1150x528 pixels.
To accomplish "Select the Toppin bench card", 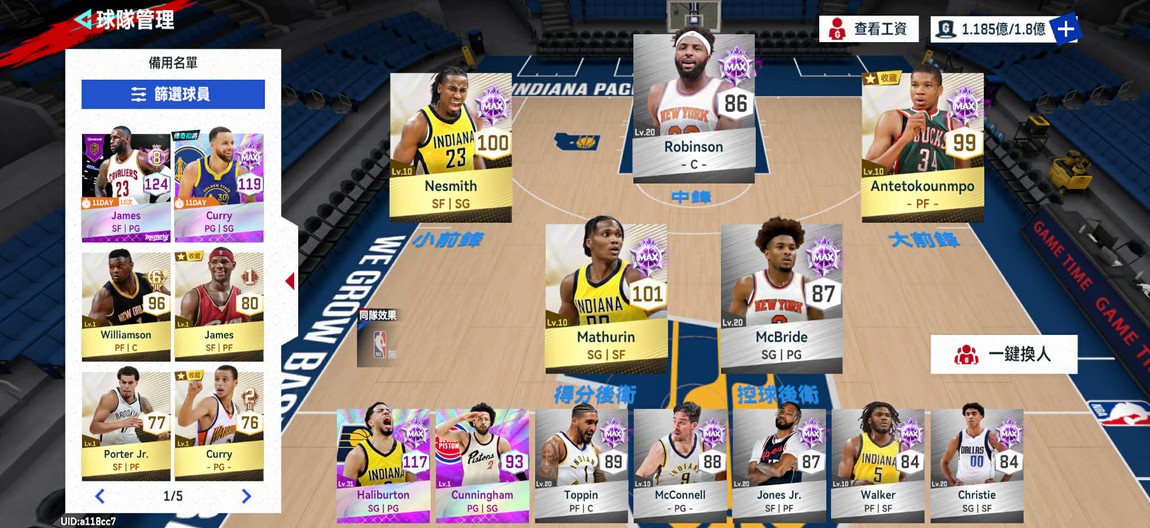I will 581,464.
